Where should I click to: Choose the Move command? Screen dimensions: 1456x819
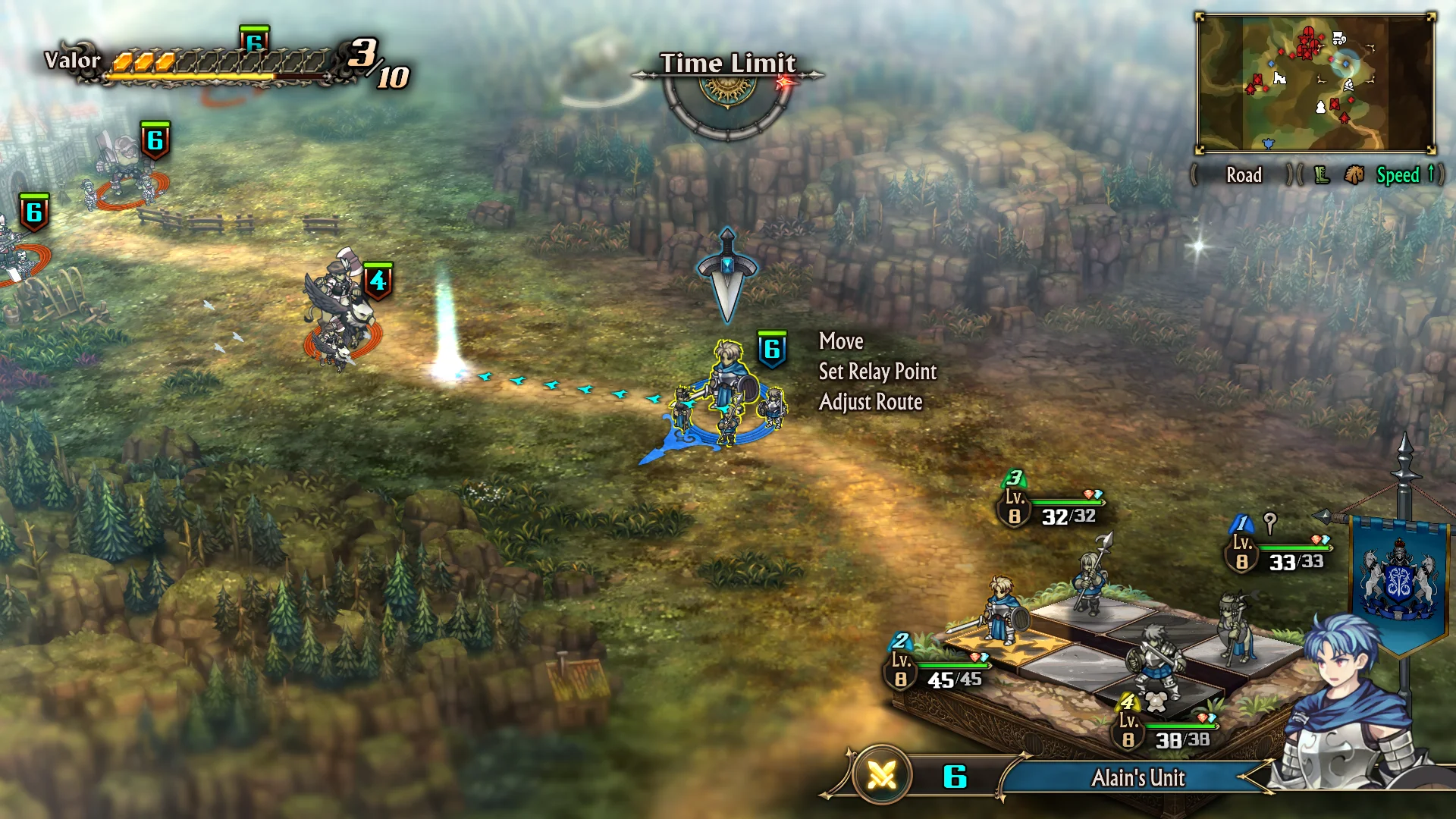(840, 341)
